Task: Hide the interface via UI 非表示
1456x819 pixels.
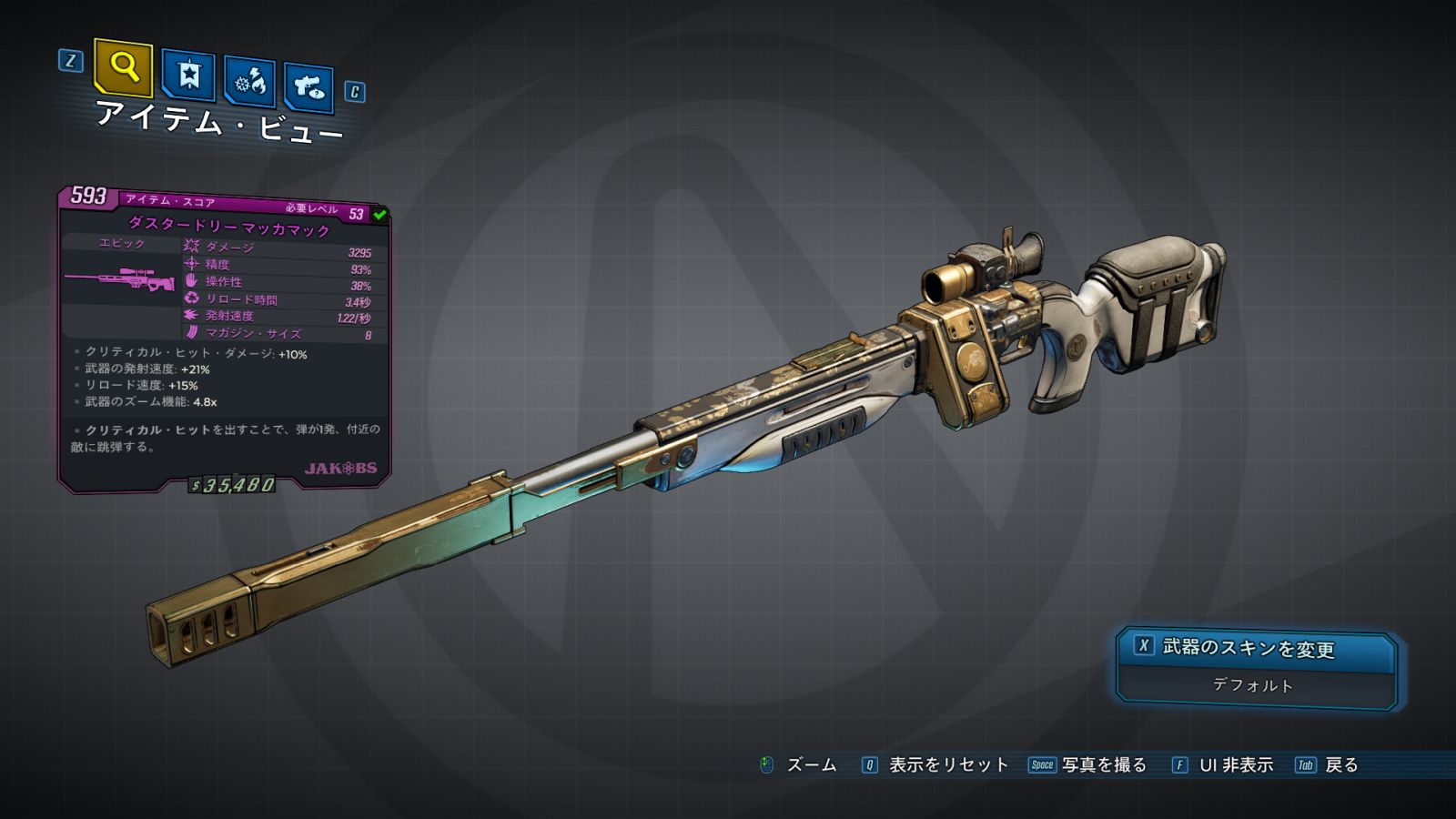Action: point(1235,765)
